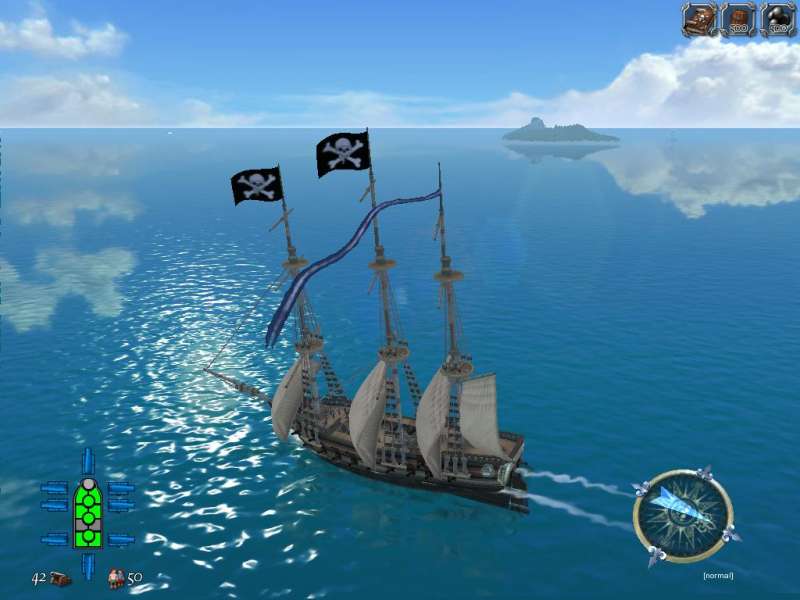Image resolution: width=800 pixels, height=600 pixels.
Task: Select the crew members icon
Action: (115, 579)
